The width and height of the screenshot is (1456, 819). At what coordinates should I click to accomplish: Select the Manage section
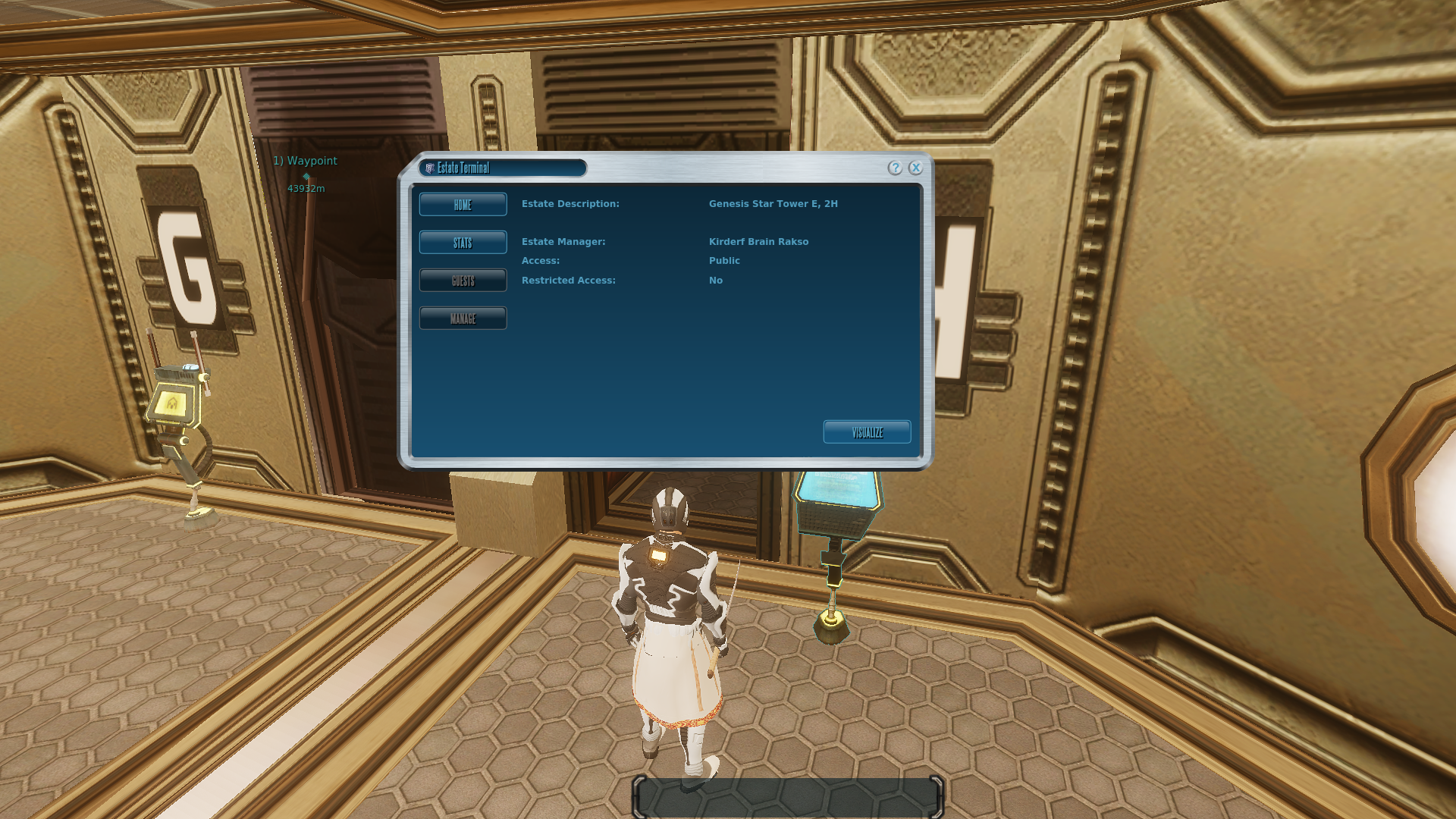(463, 318)
